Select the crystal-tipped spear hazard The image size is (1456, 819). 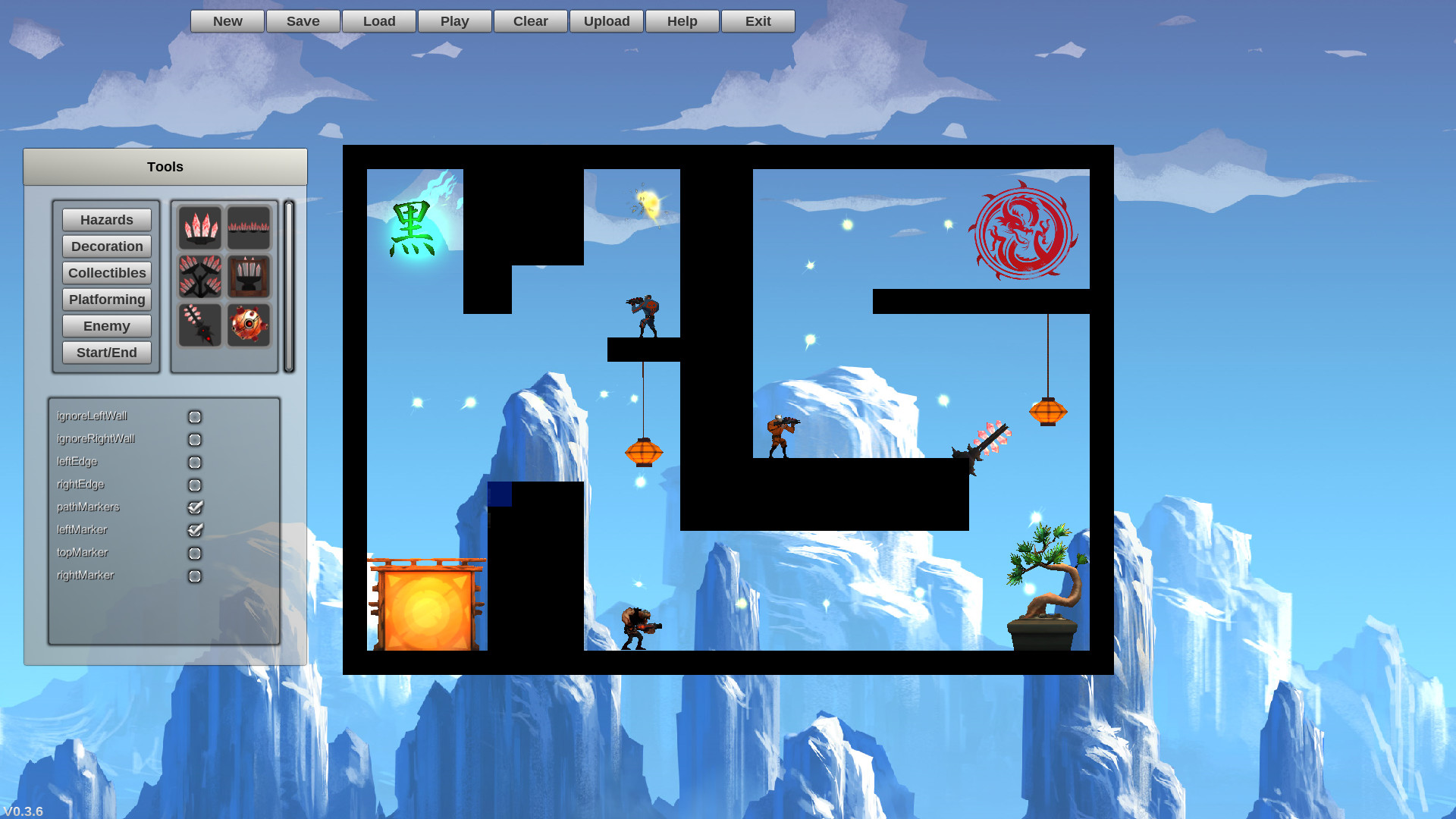point(200,325)
